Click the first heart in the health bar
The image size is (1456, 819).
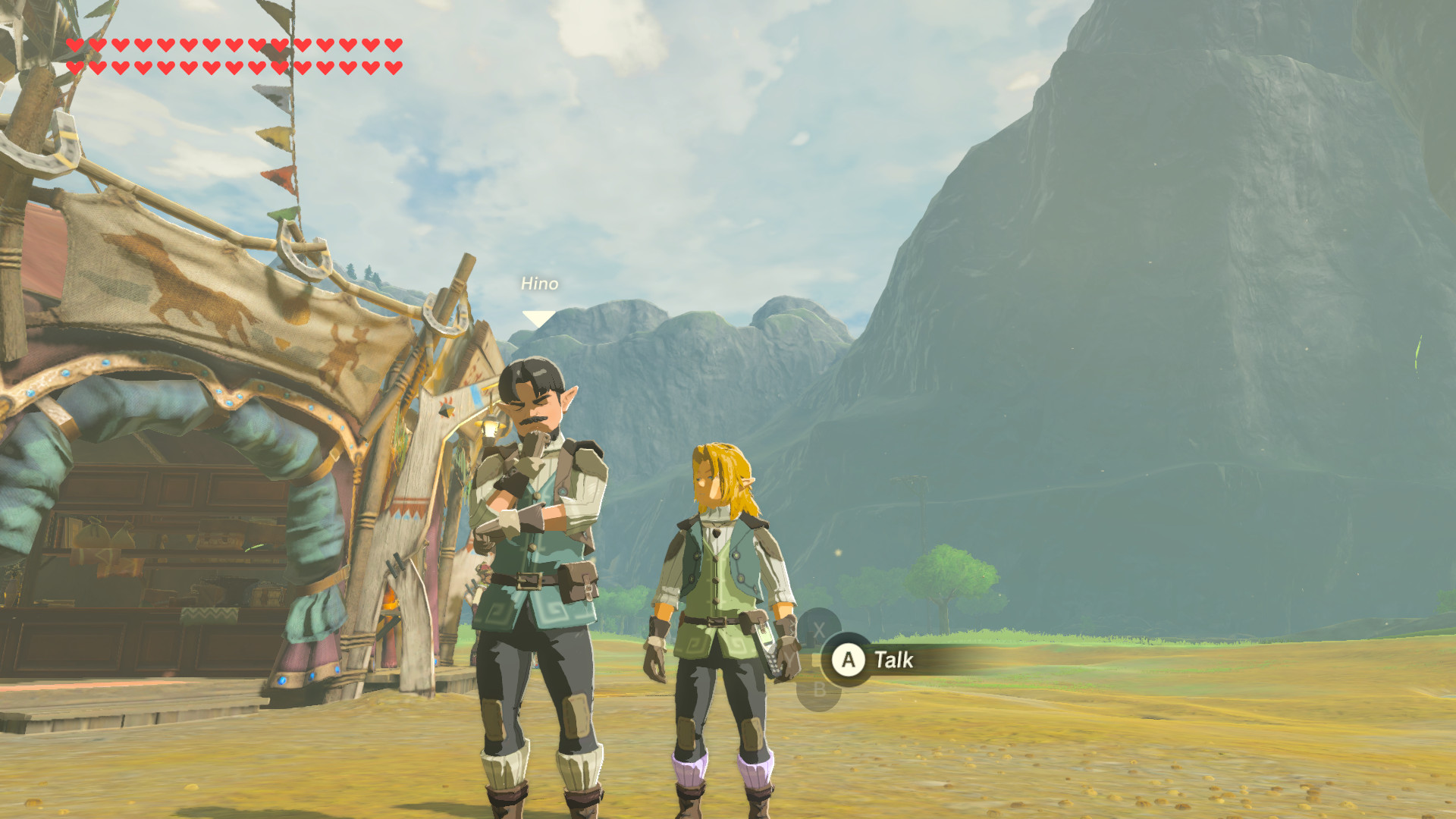point(74,45)
